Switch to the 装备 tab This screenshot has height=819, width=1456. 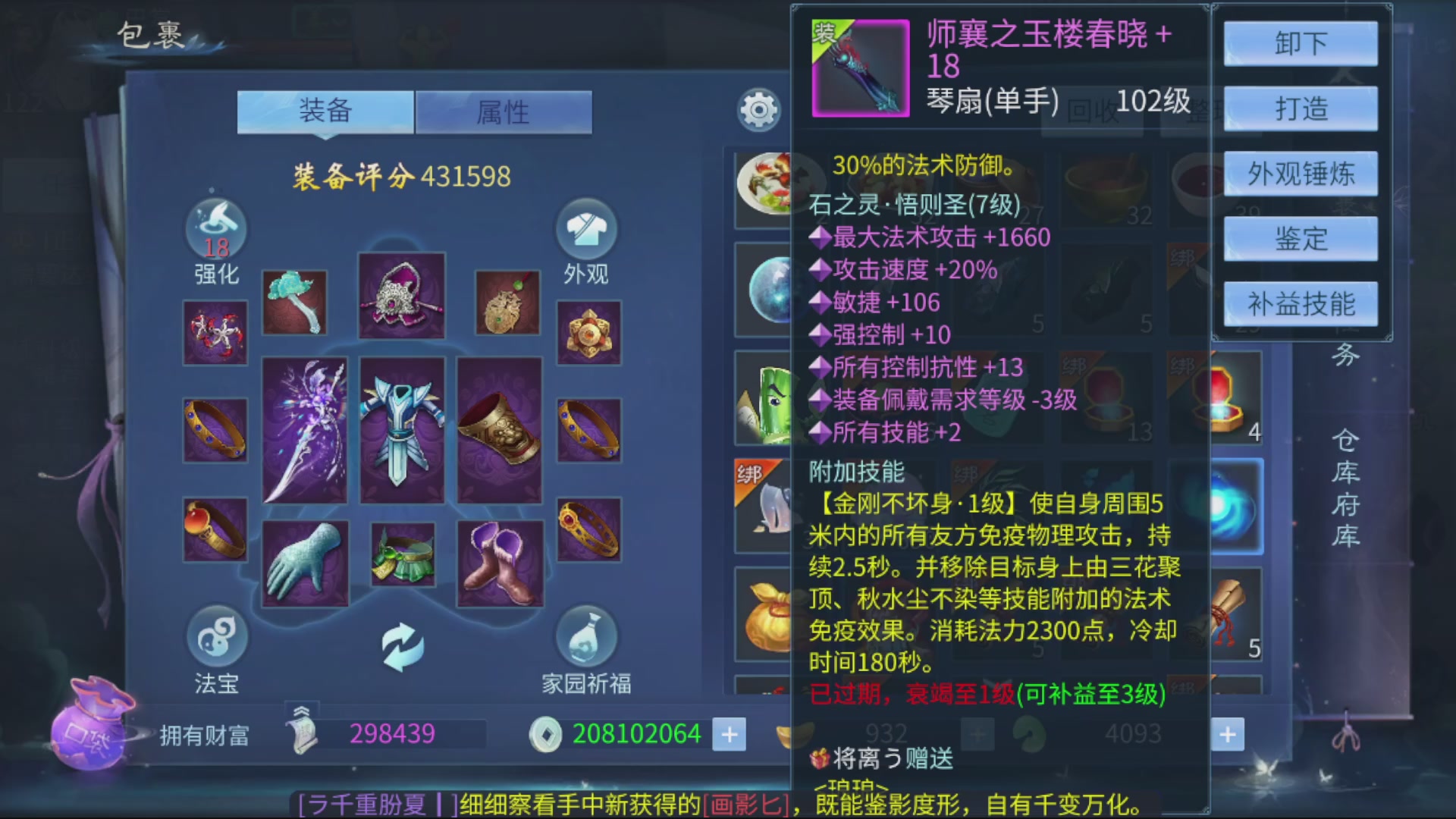(x=325, y=111)
